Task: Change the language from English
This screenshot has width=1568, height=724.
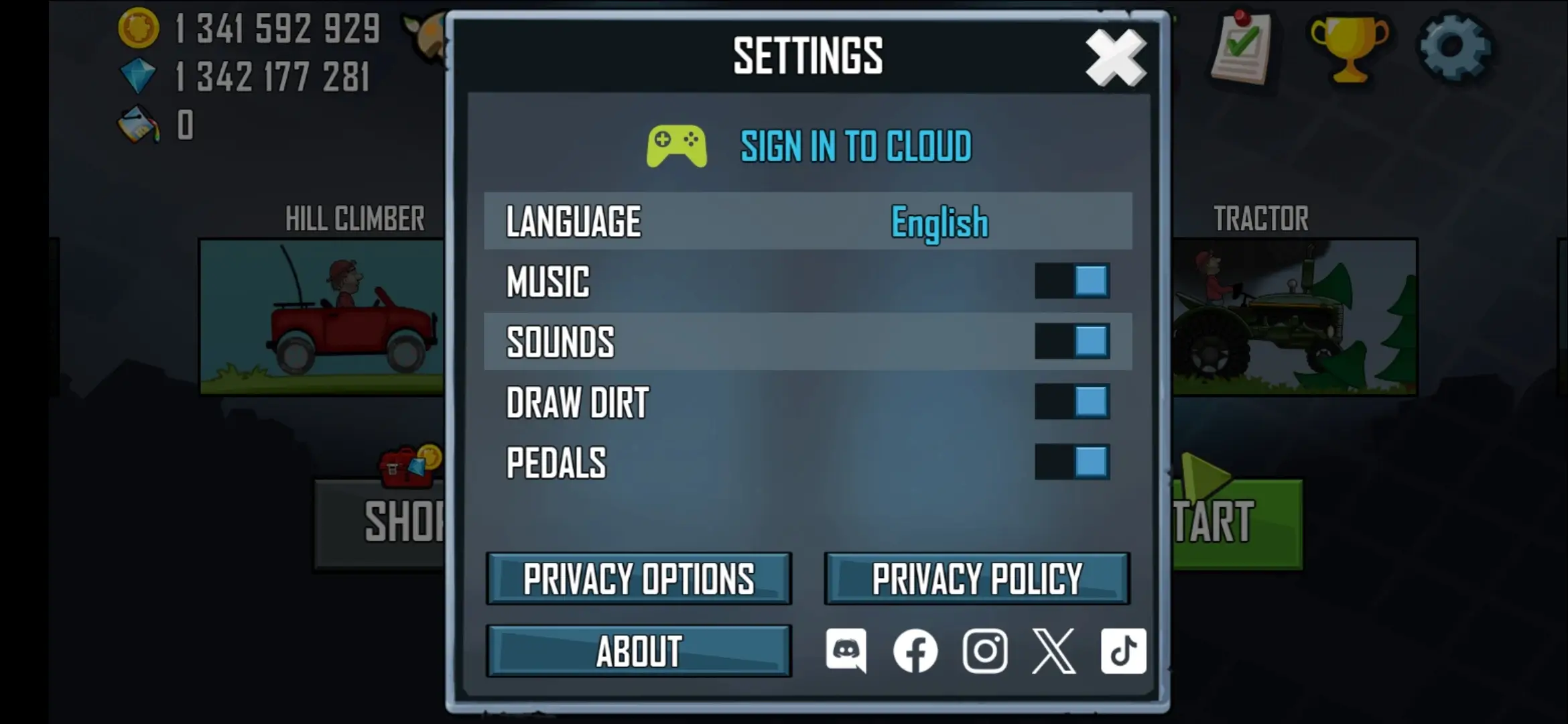Action: [x=939, y=222]
